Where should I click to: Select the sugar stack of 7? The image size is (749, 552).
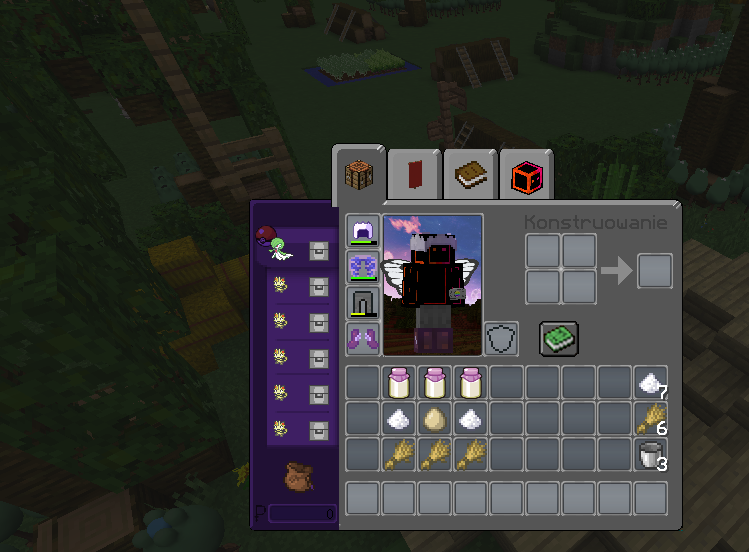[x=650, y=383]
